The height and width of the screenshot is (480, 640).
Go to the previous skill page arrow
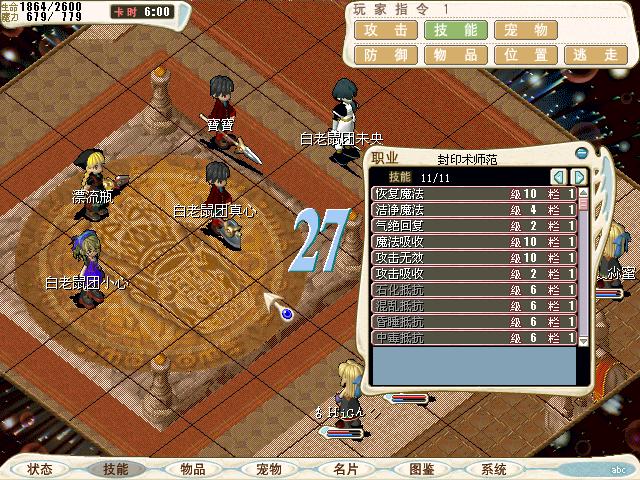[560, 176]
